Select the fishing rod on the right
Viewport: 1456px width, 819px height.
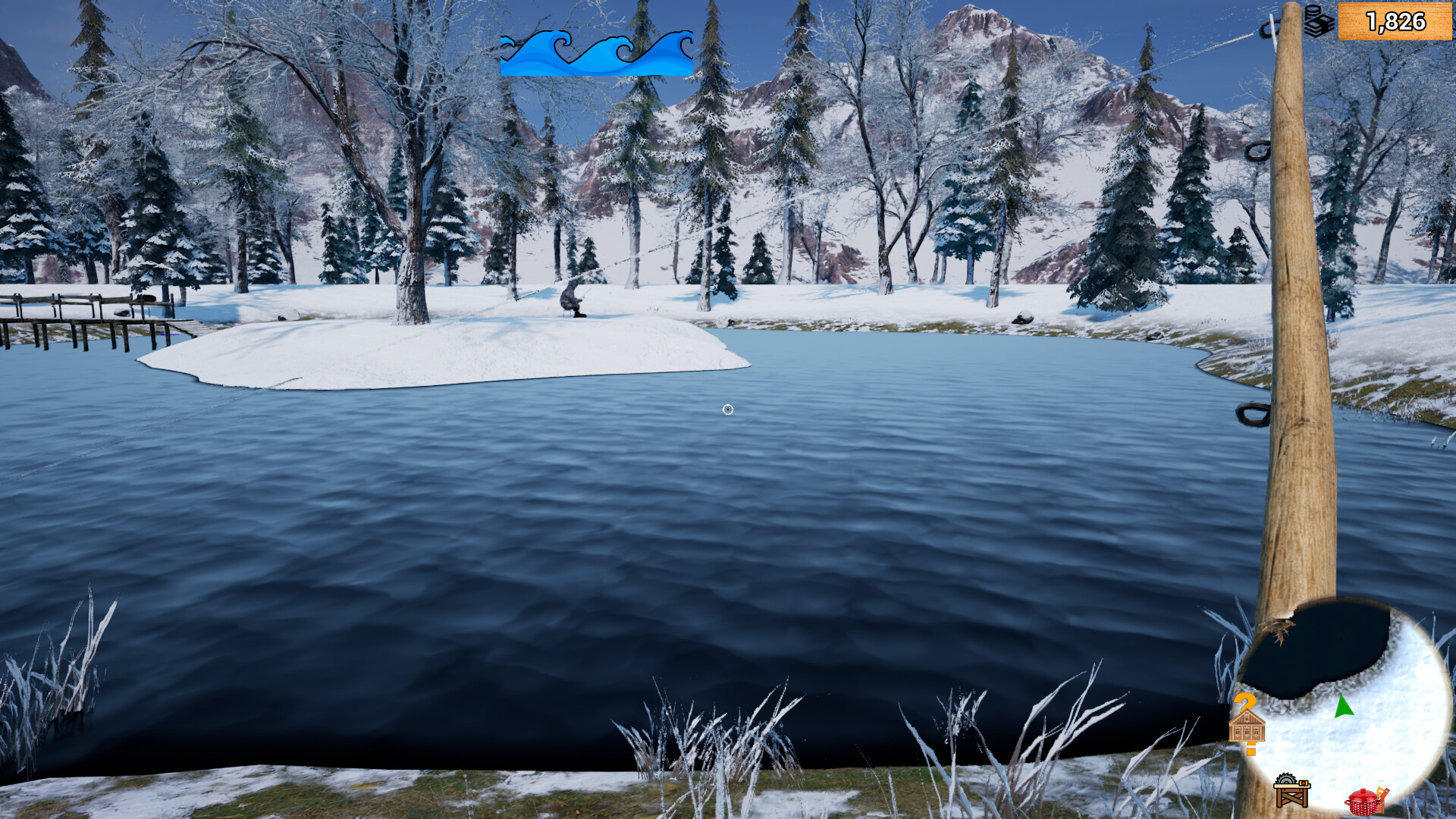point(1297,379)
